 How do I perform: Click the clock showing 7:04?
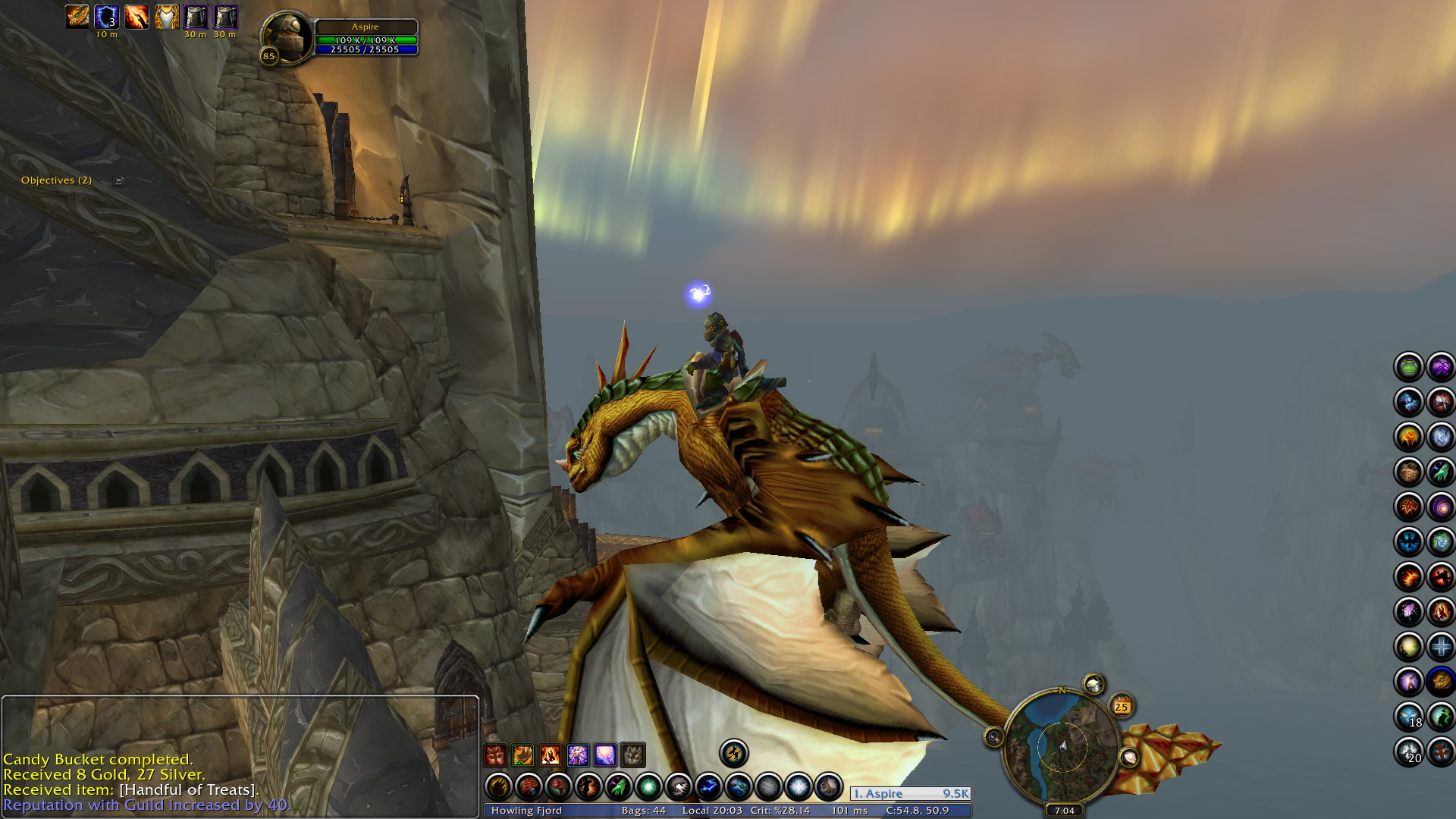click(1064, 811)
